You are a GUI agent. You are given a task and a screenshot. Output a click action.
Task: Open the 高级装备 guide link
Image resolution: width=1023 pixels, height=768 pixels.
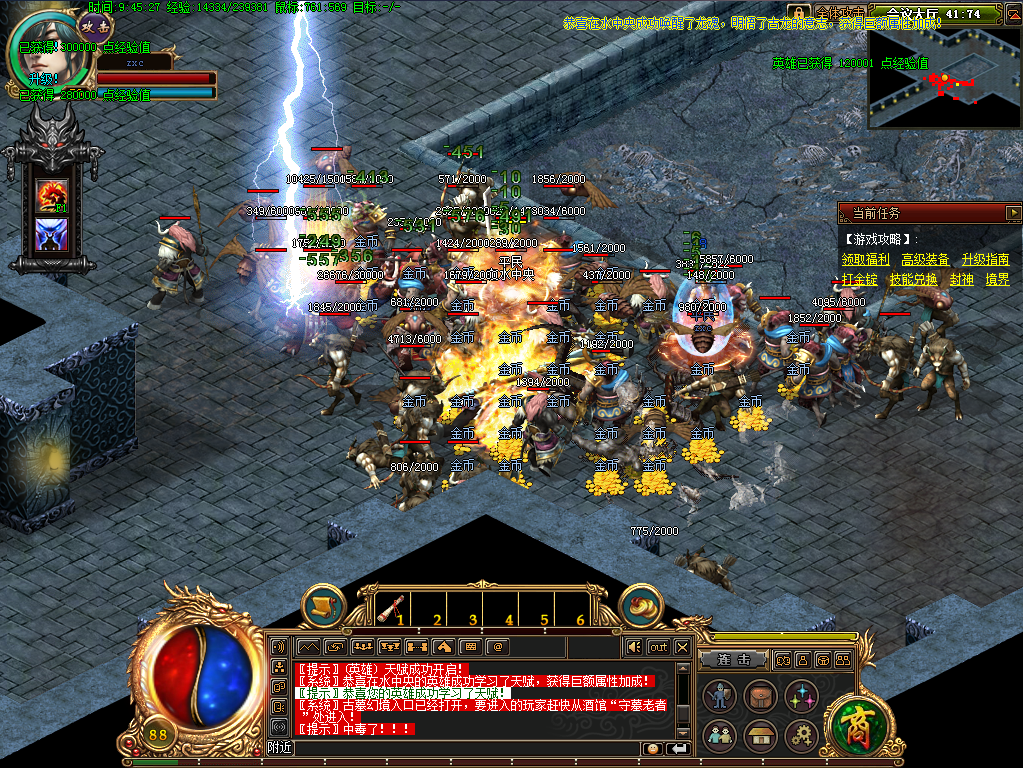click(x=925, y=260)
